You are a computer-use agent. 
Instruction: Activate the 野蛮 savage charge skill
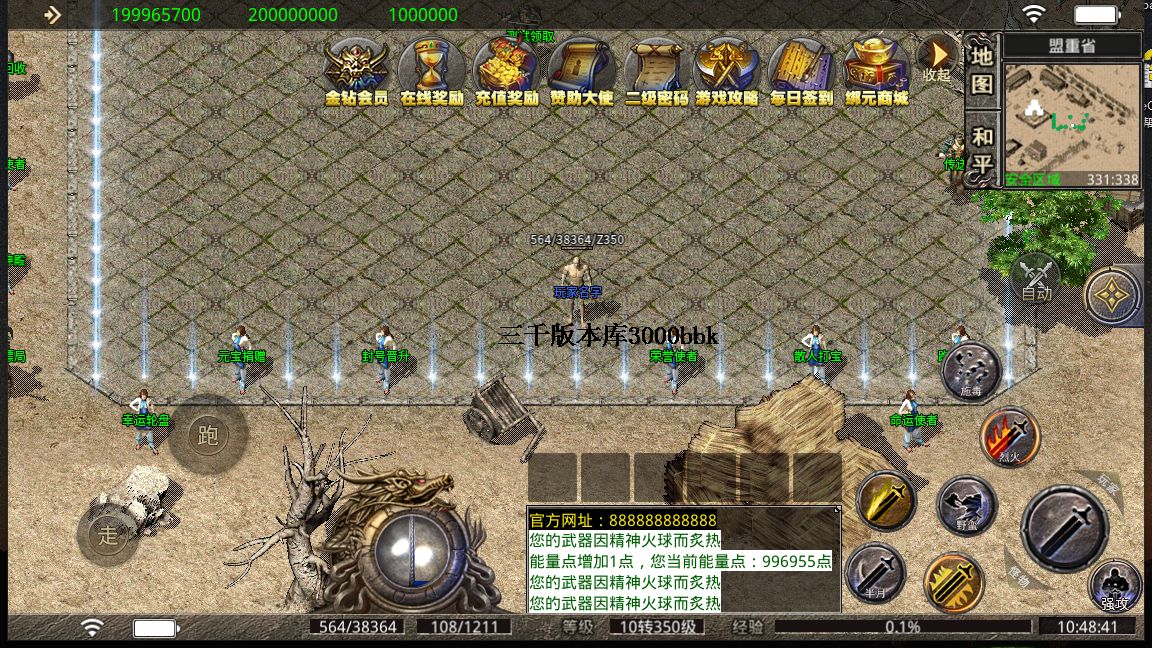(966, 506)
